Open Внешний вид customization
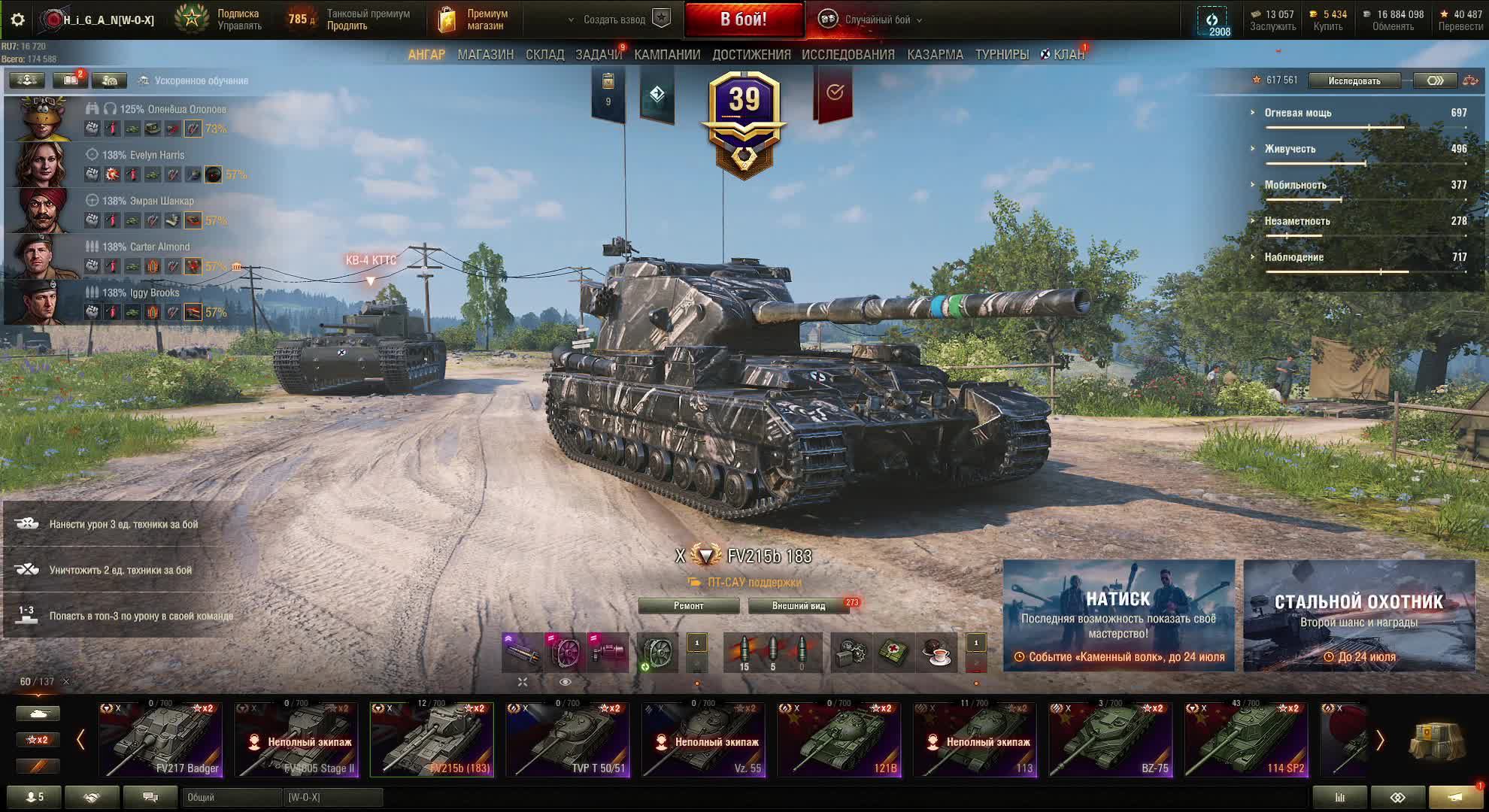 coord(799,606)
